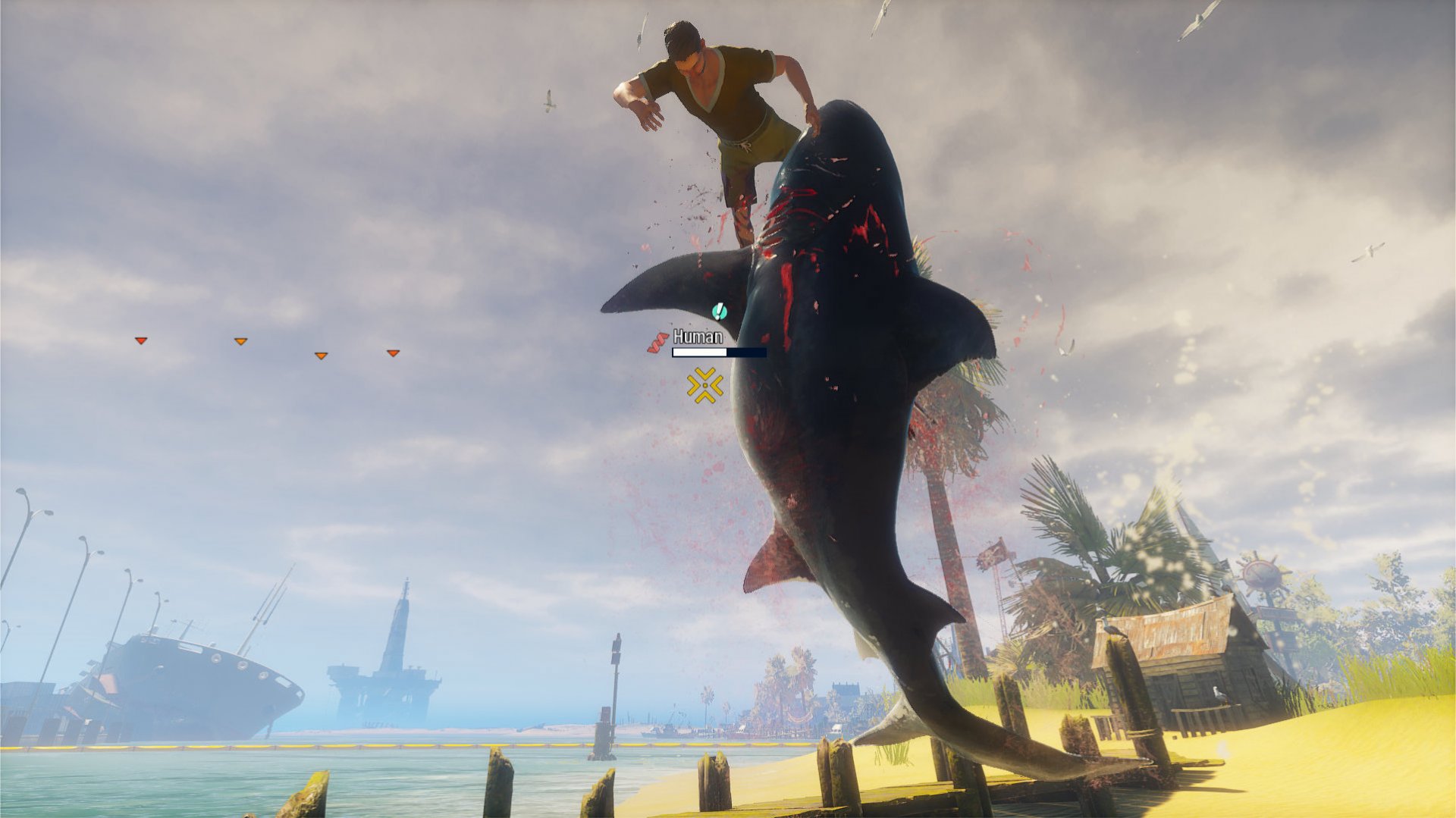Click the fourth orange triangle marker

click(393, 353)
